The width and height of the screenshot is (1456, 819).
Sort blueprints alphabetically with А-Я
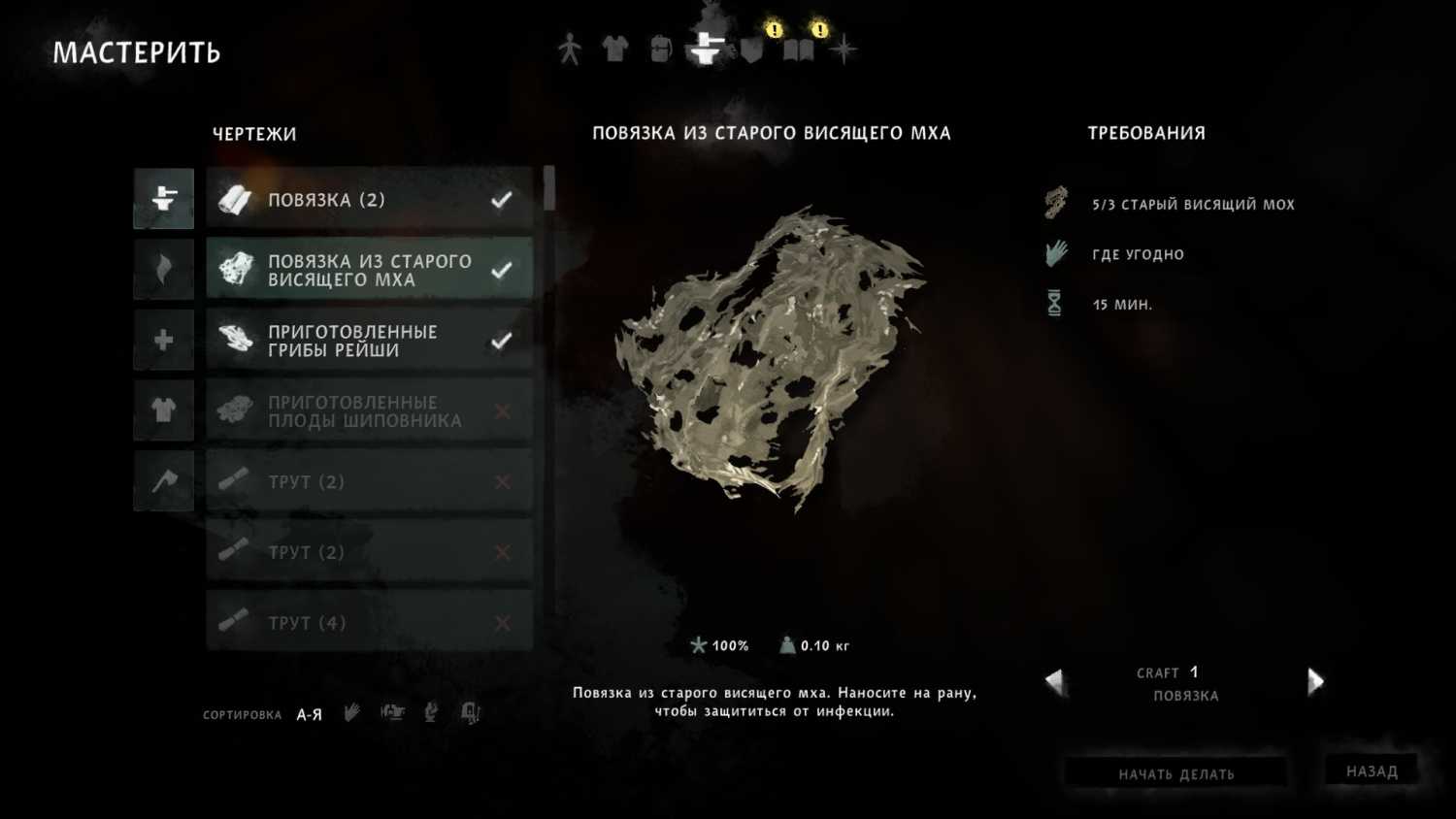click(309, 715)
